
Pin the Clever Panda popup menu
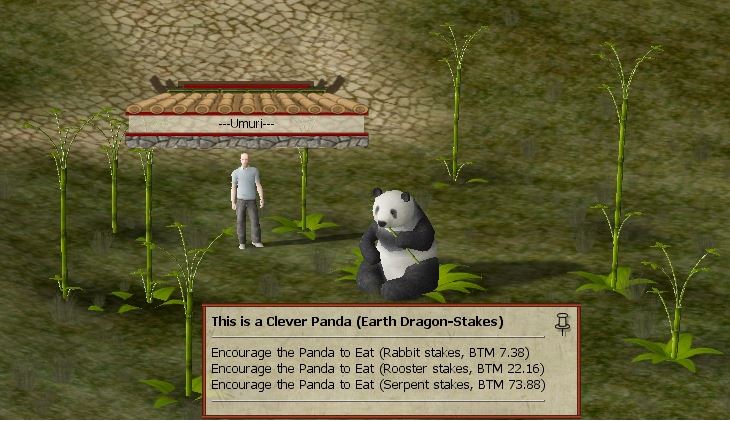[562, 323]
